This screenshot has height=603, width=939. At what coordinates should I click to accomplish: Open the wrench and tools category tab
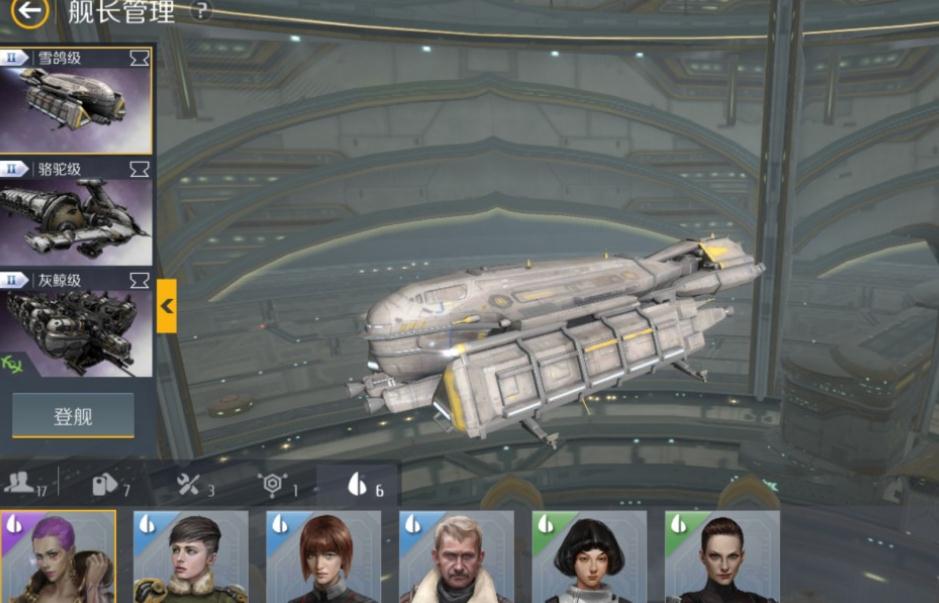pyautogui.click(x=194, y=485)
